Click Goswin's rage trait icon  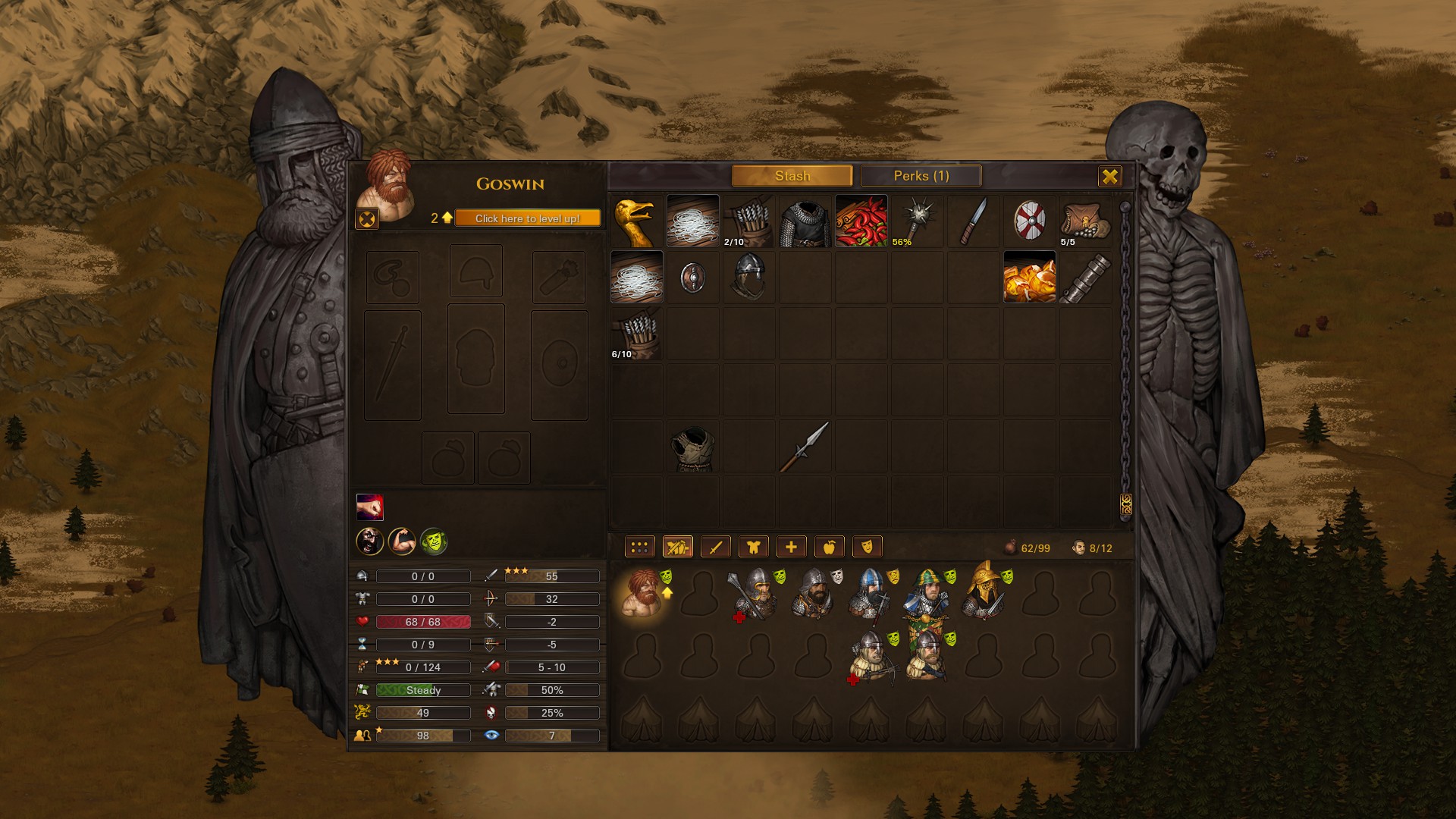(369, 543)
